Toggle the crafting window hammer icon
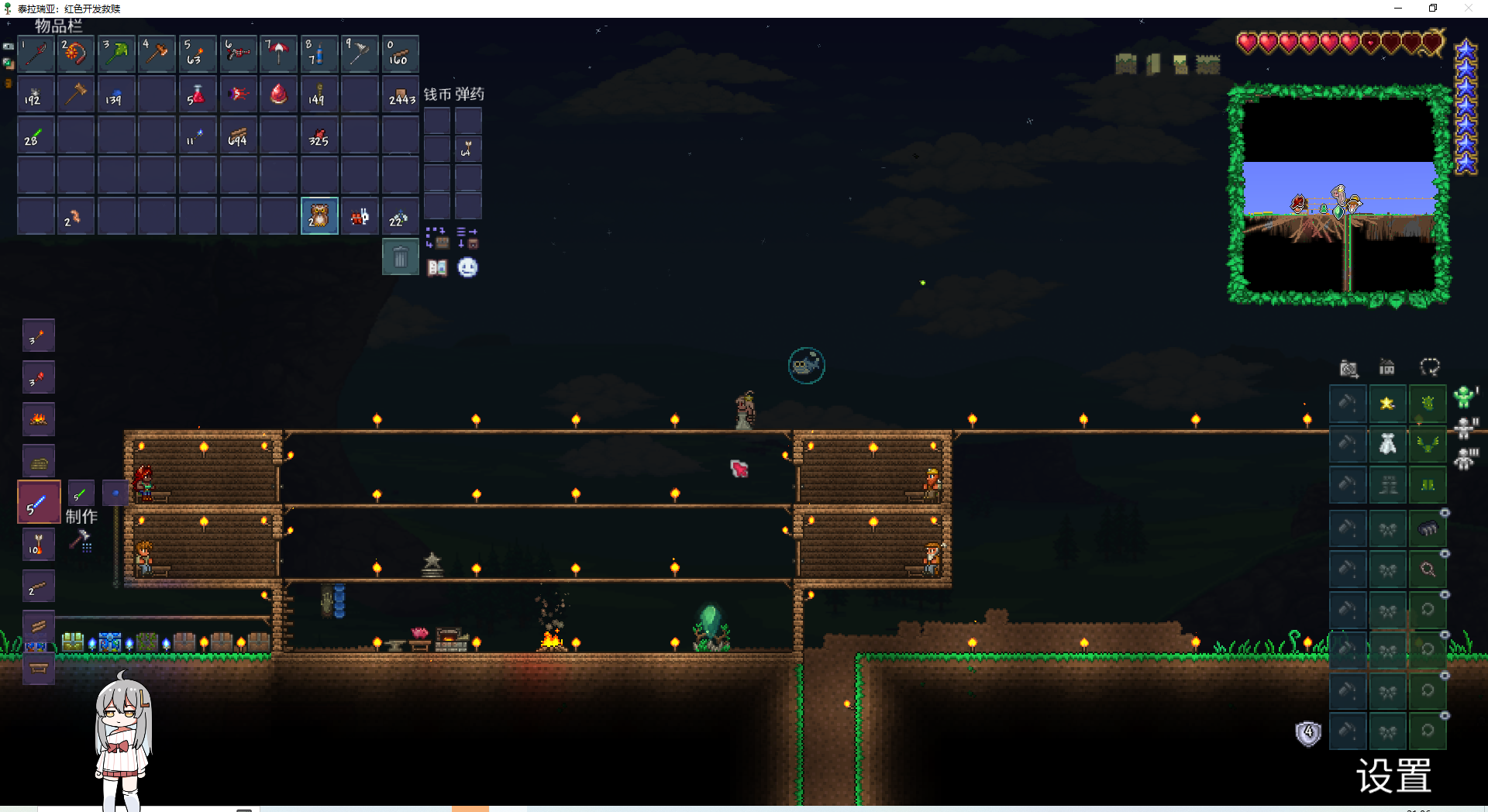1488x812 pixels. tap(81, 540)
